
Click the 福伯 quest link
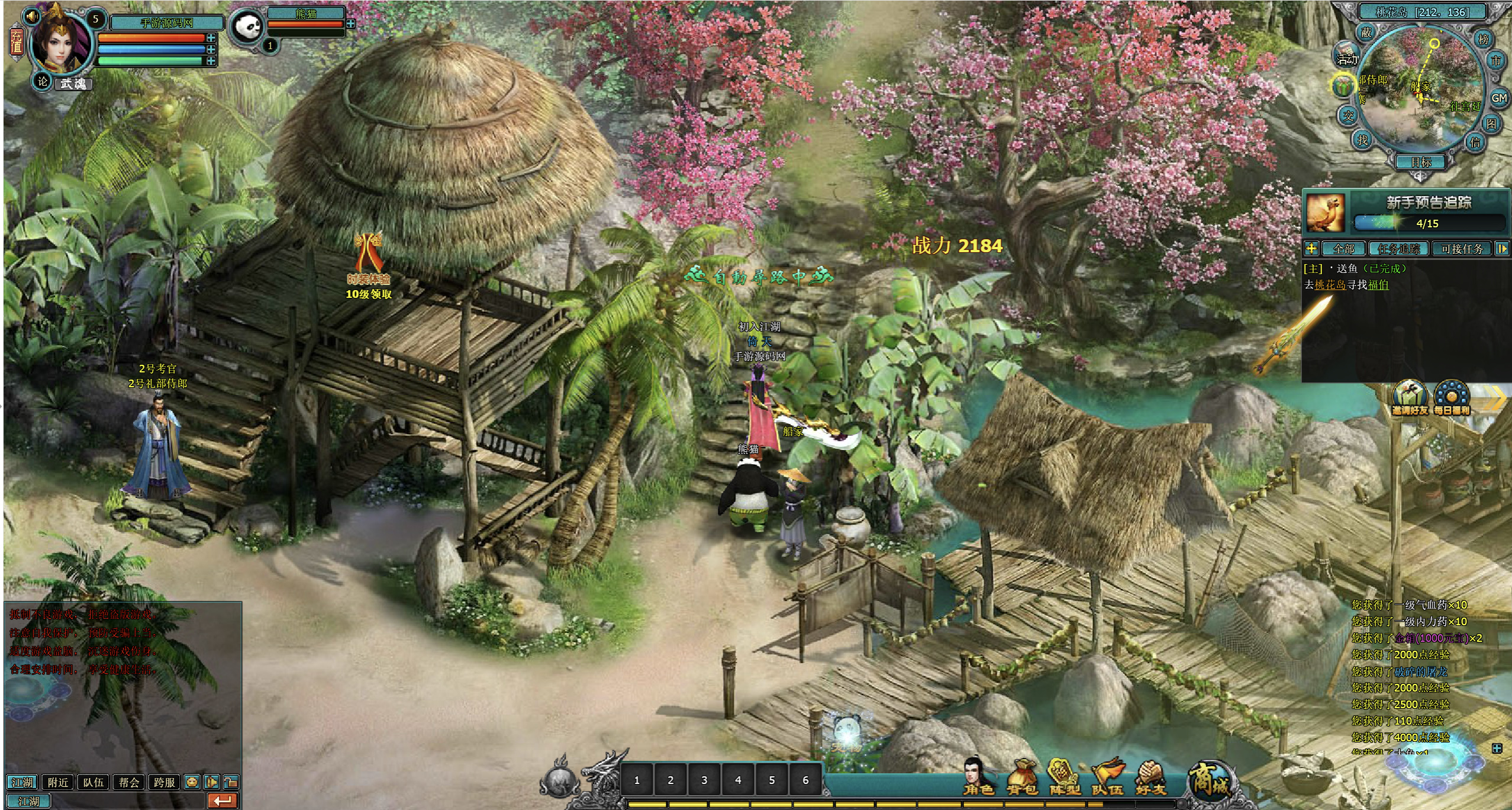(1378, 285)
